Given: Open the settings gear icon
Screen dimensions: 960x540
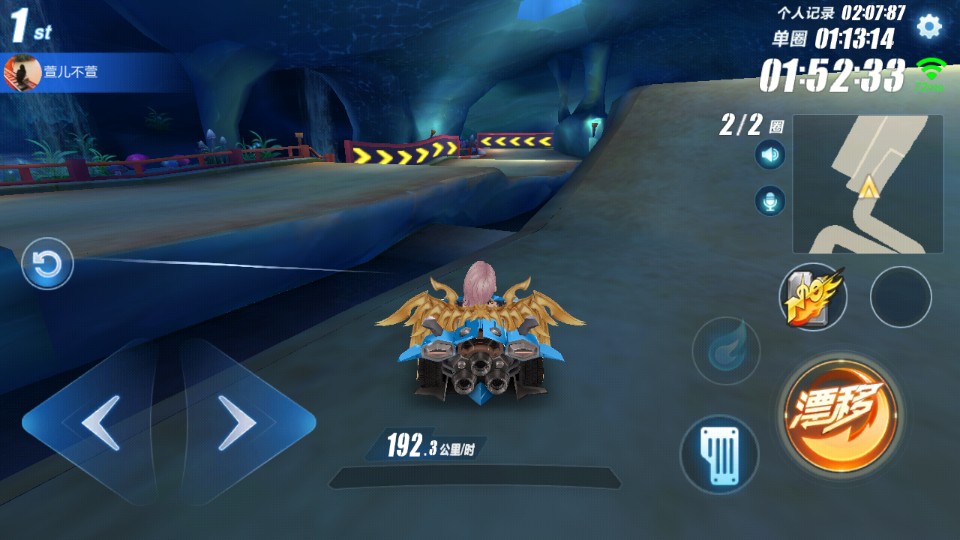Looking at the screenshot, I should coord(929,26).
